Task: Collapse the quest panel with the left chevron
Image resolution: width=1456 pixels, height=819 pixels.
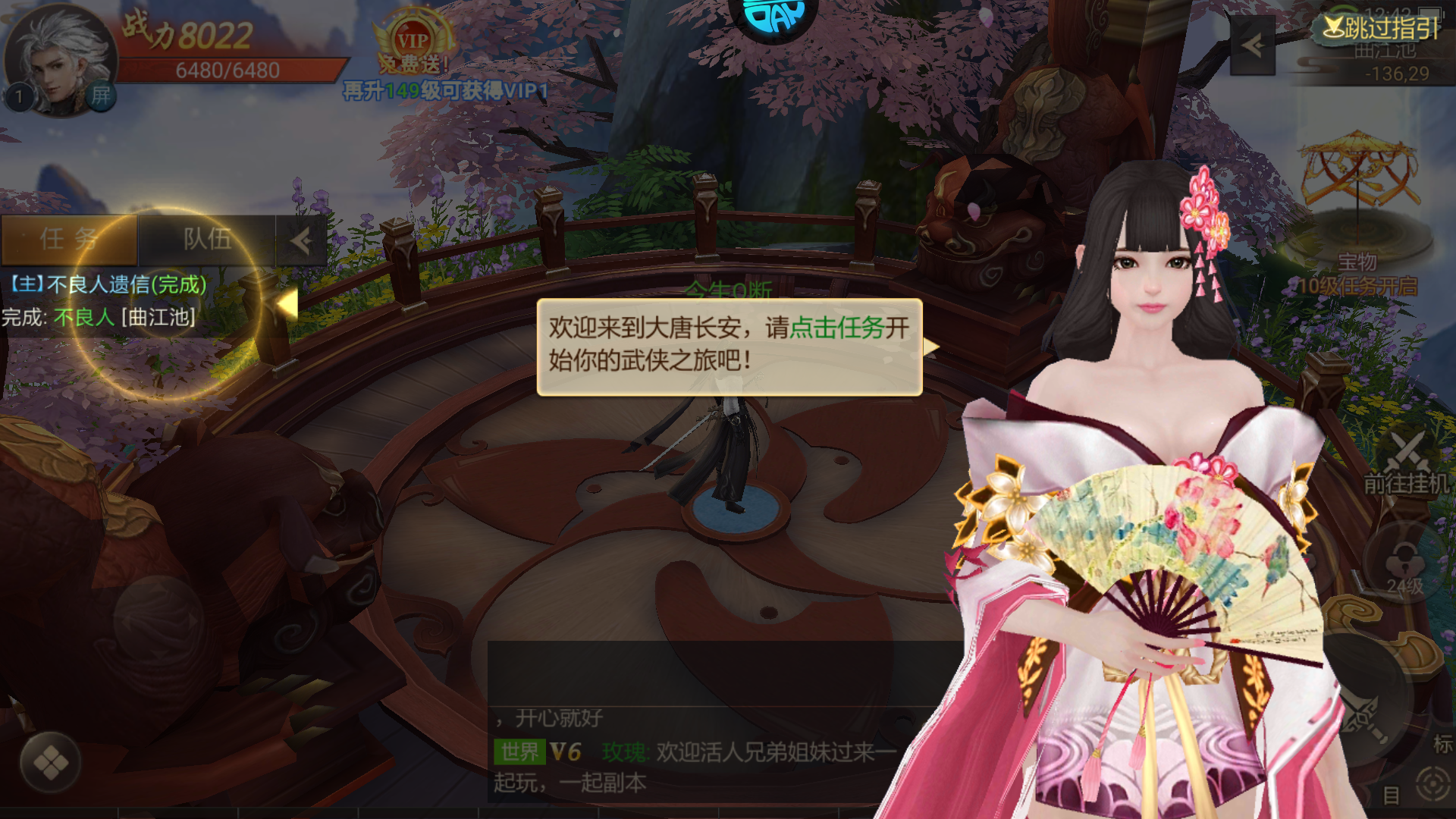Action: pyautogui.click(x=301, y=240)
